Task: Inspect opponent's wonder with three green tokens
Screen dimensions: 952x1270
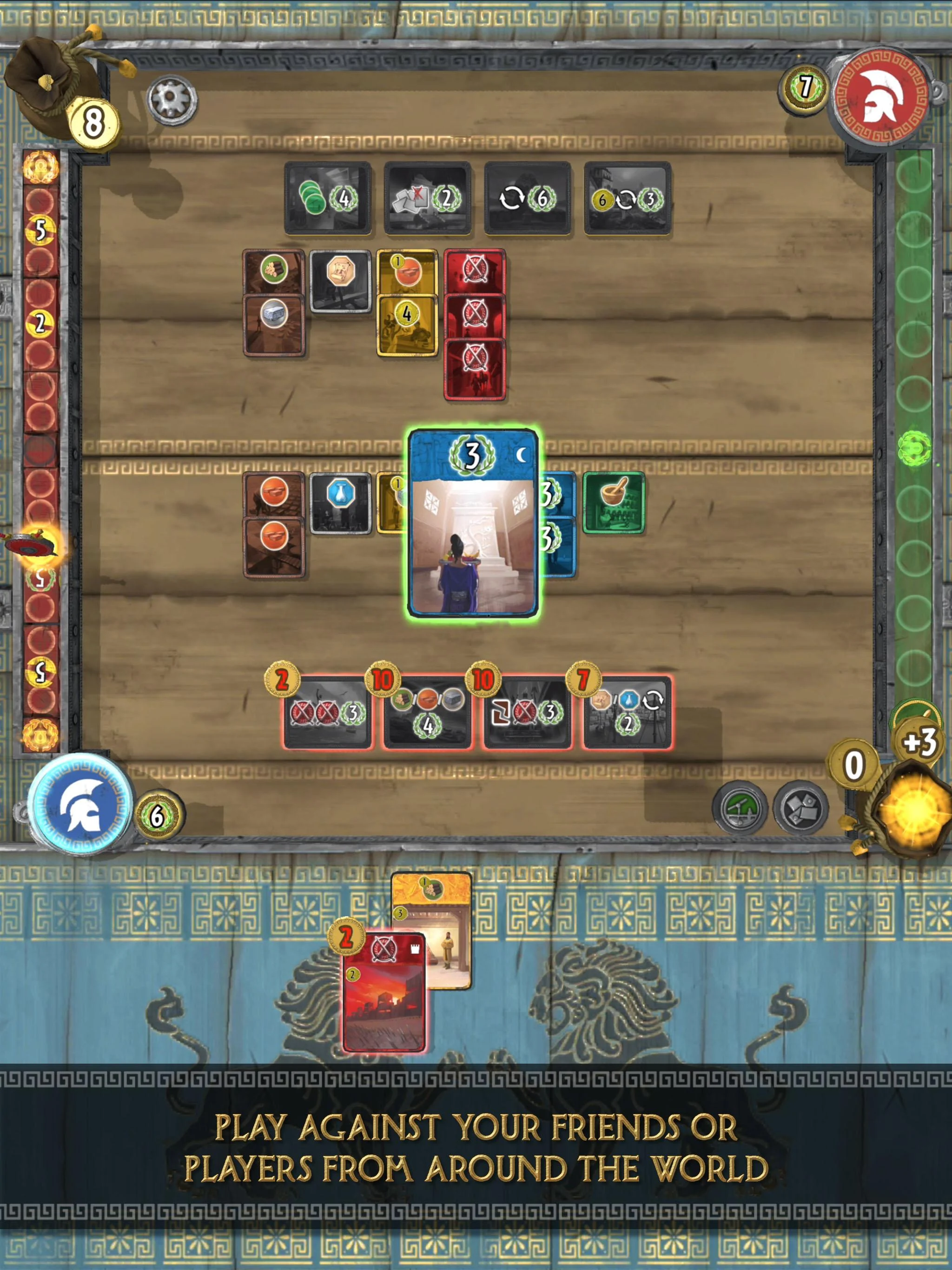Action: (327, 198)
